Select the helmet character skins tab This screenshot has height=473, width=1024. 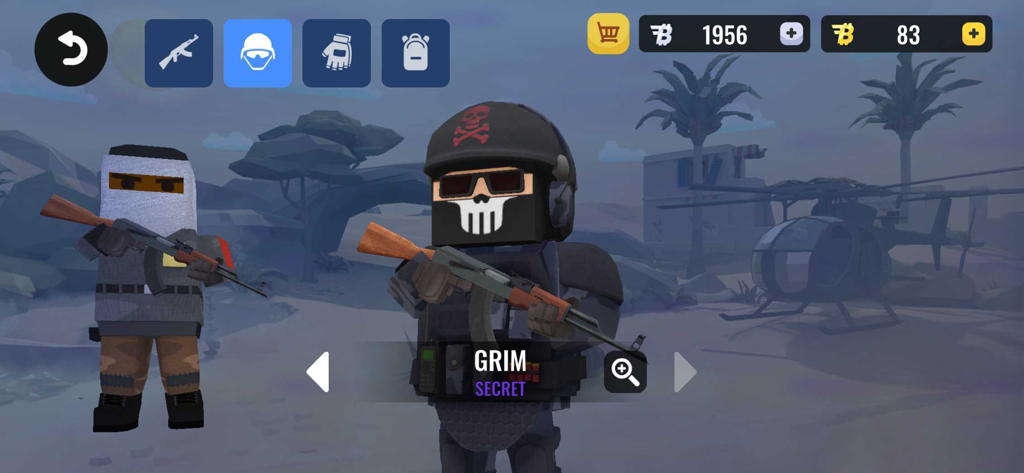click(x=258, y=53)
